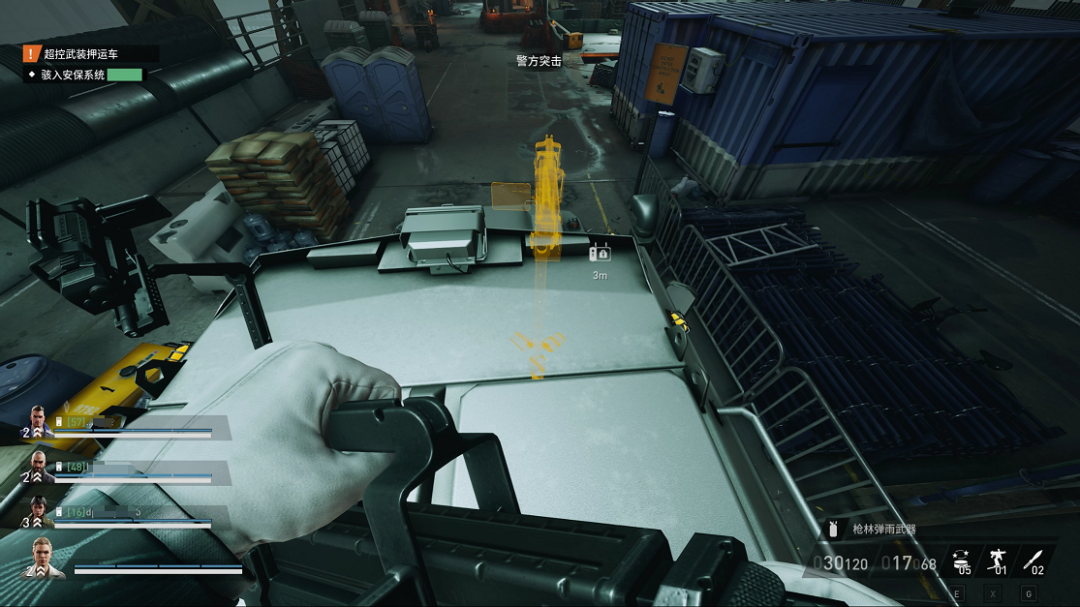Click your own blond character portrait

tap(44, 557)
